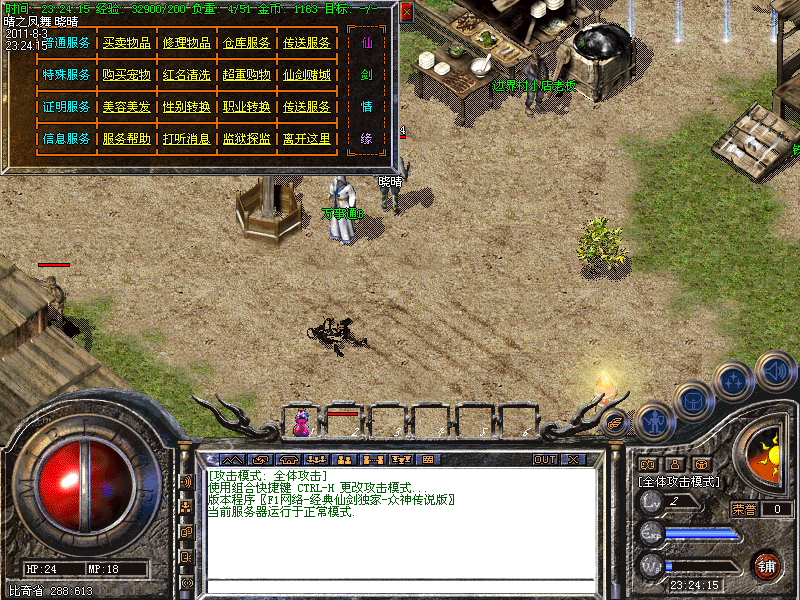
Task: Pick 职业转换 class change
Action: [x=247, y=107]
